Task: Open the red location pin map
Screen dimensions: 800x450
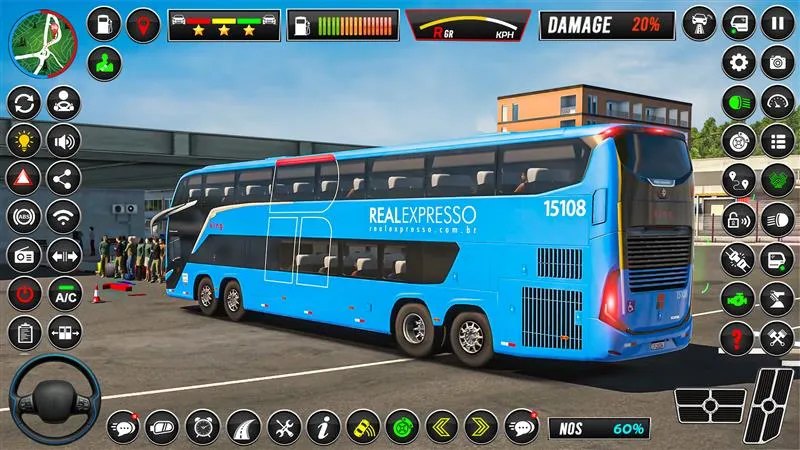Action: [143, 24]
